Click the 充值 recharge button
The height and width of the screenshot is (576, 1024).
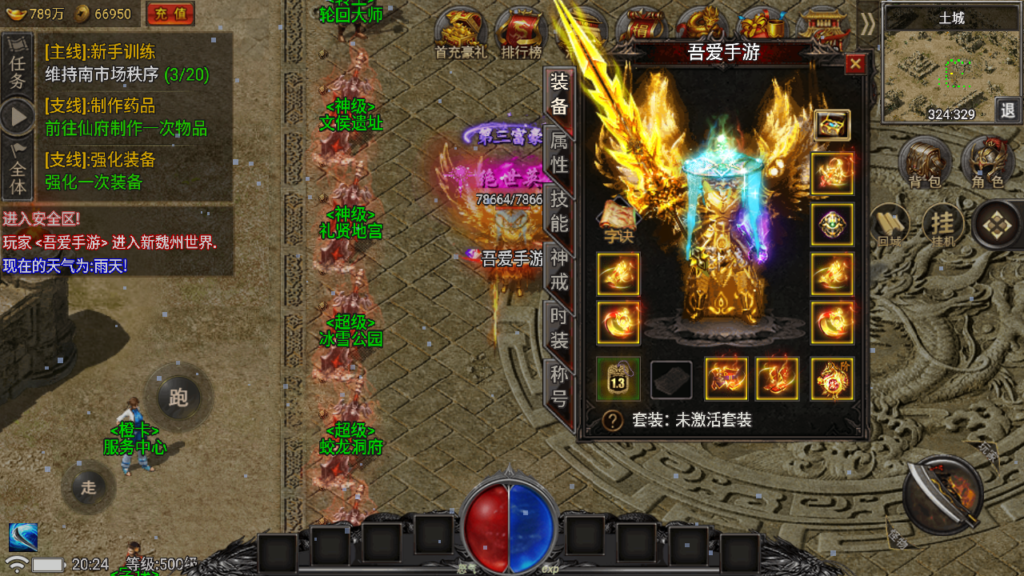[171, 14]
